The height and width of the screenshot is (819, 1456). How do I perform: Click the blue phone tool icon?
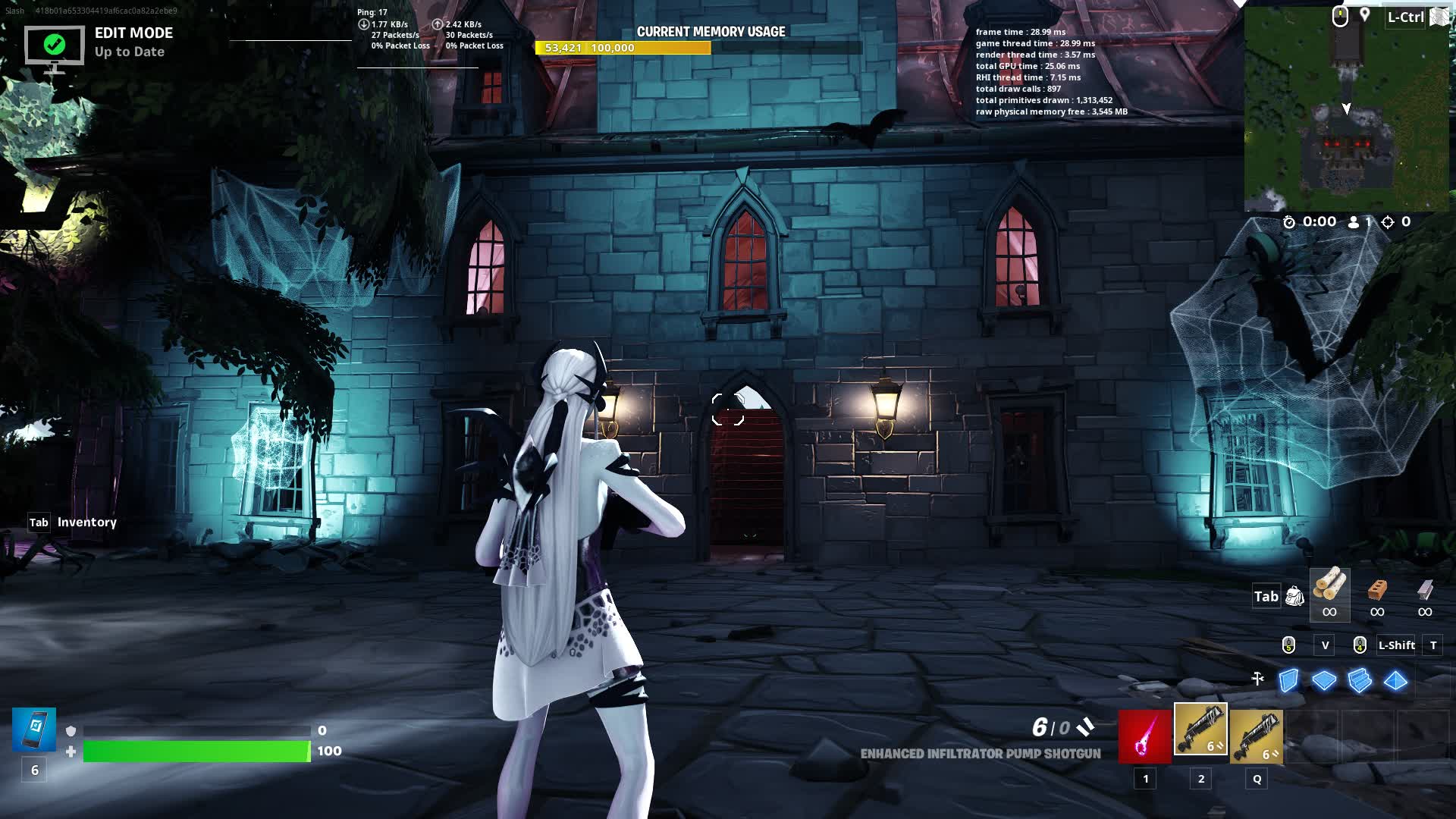34,730
